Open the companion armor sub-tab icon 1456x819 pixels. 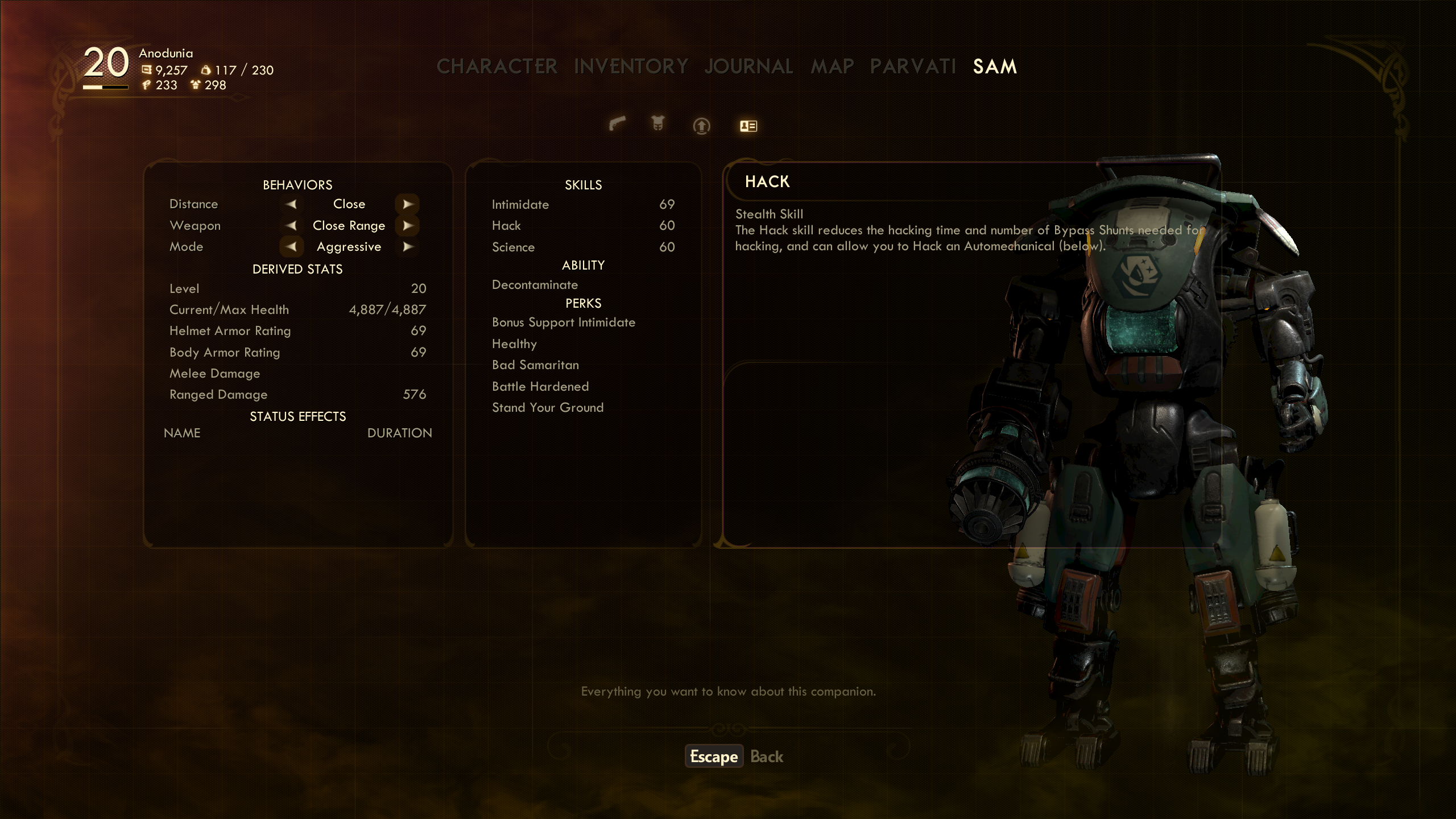(658, 123)
